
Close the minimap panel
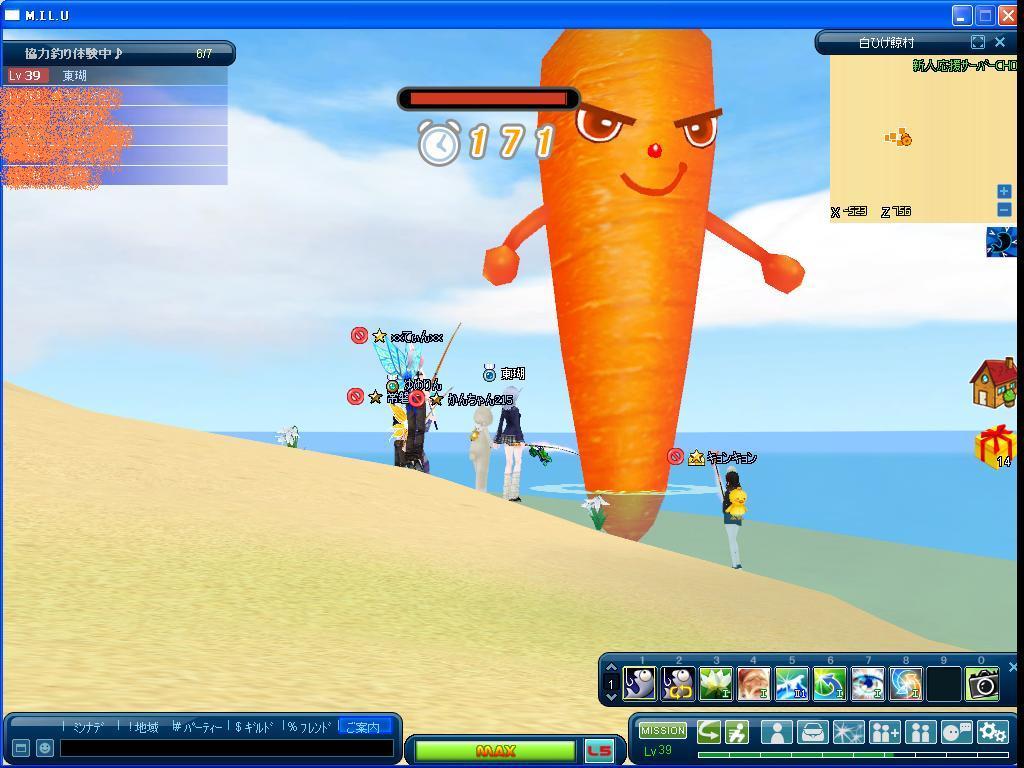(999, 42)
